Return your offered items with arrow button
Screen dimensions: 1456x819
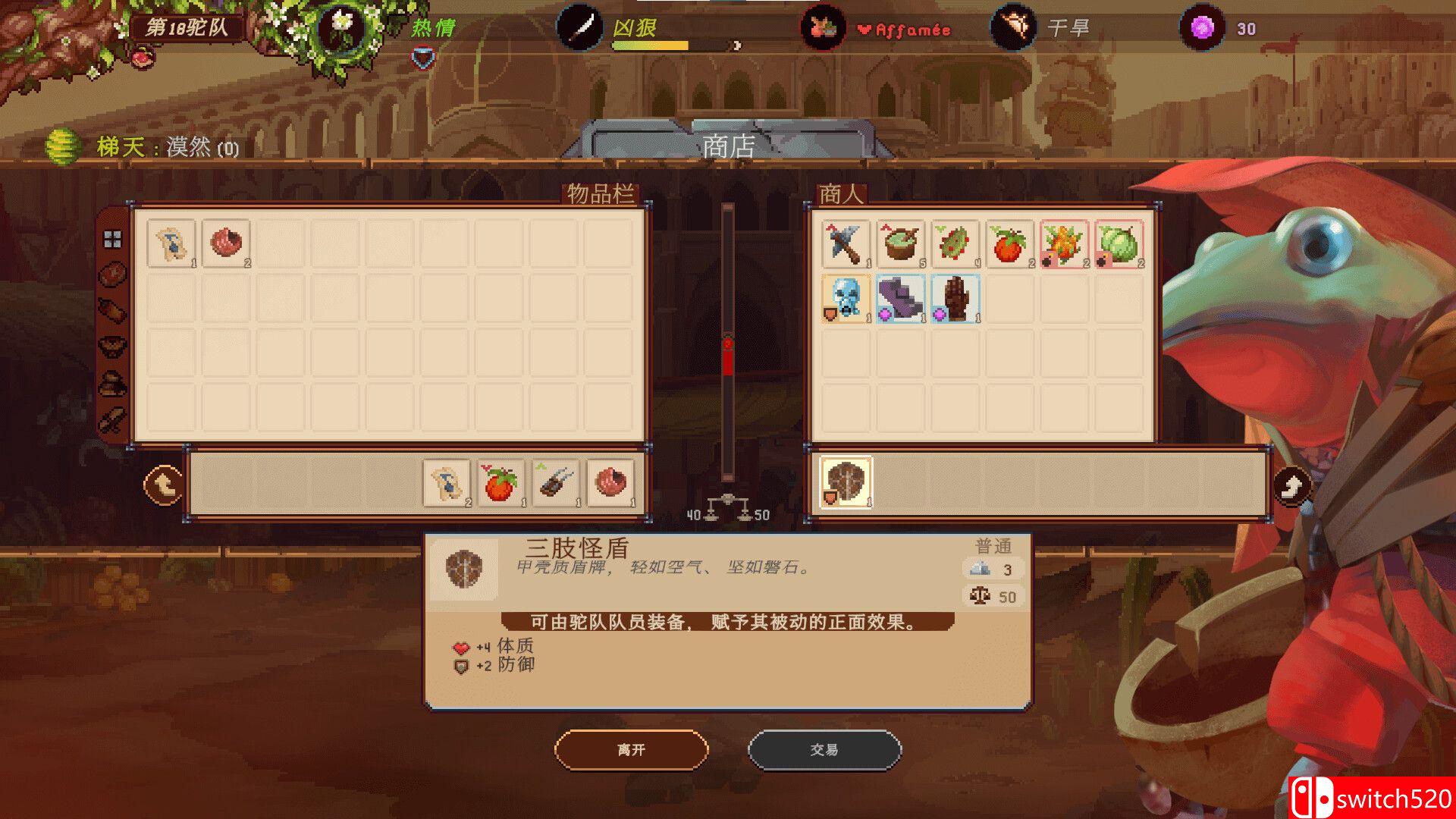163,485
